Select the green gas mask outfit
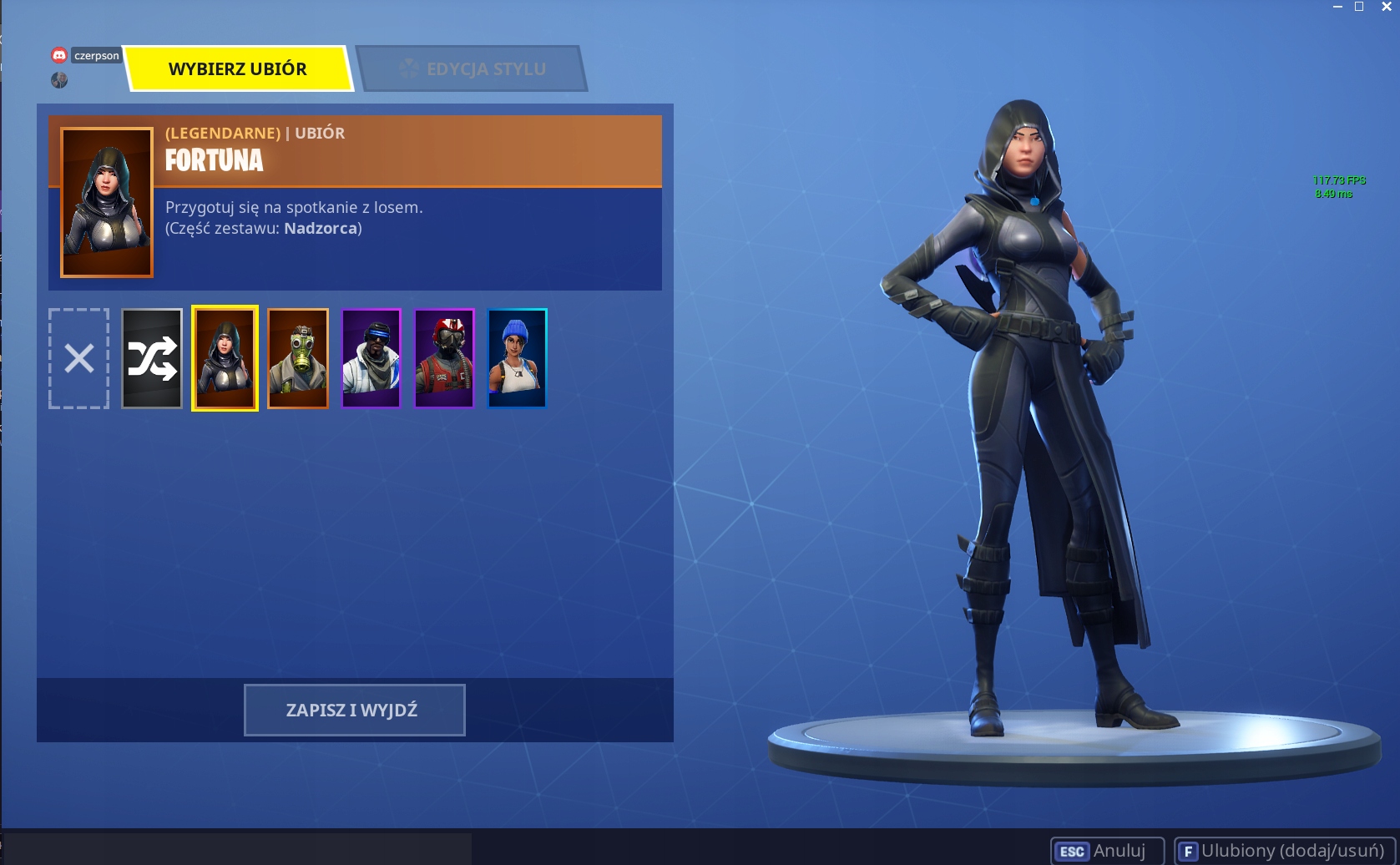 click(298, 357)
